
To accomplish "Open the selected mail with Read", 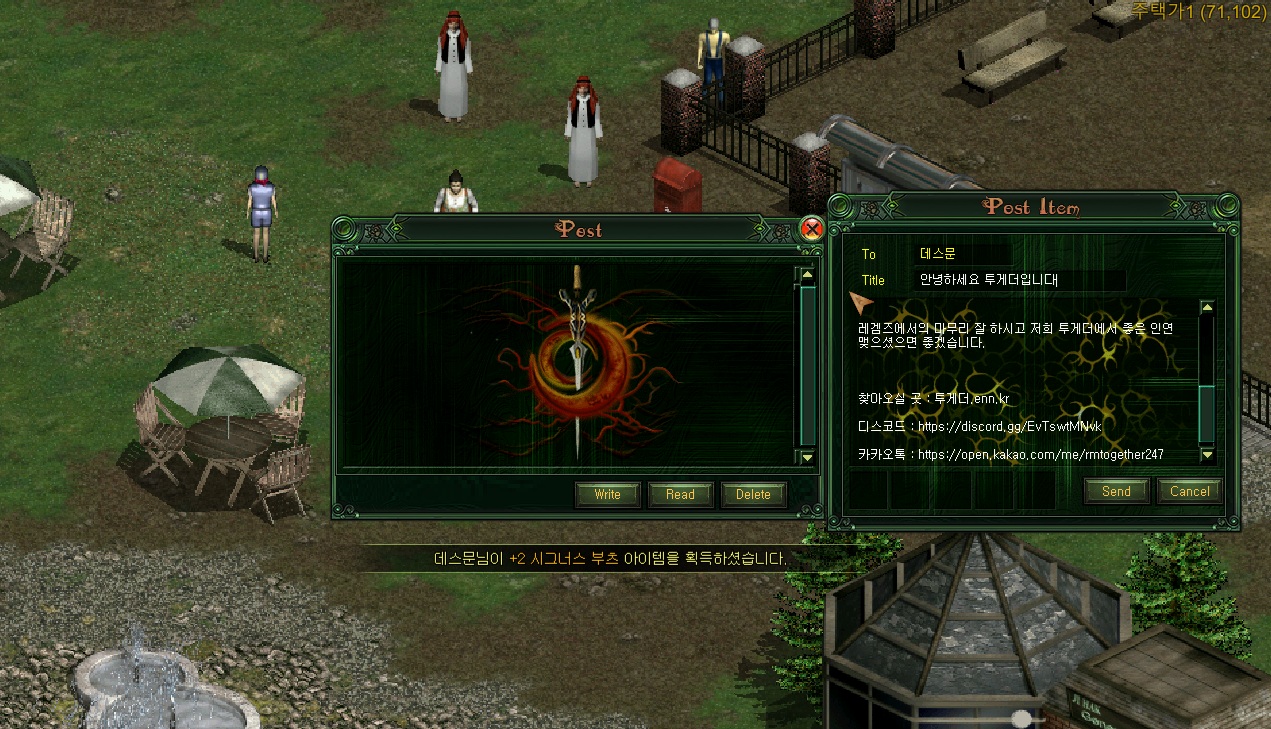I will [x=680, y=494].
